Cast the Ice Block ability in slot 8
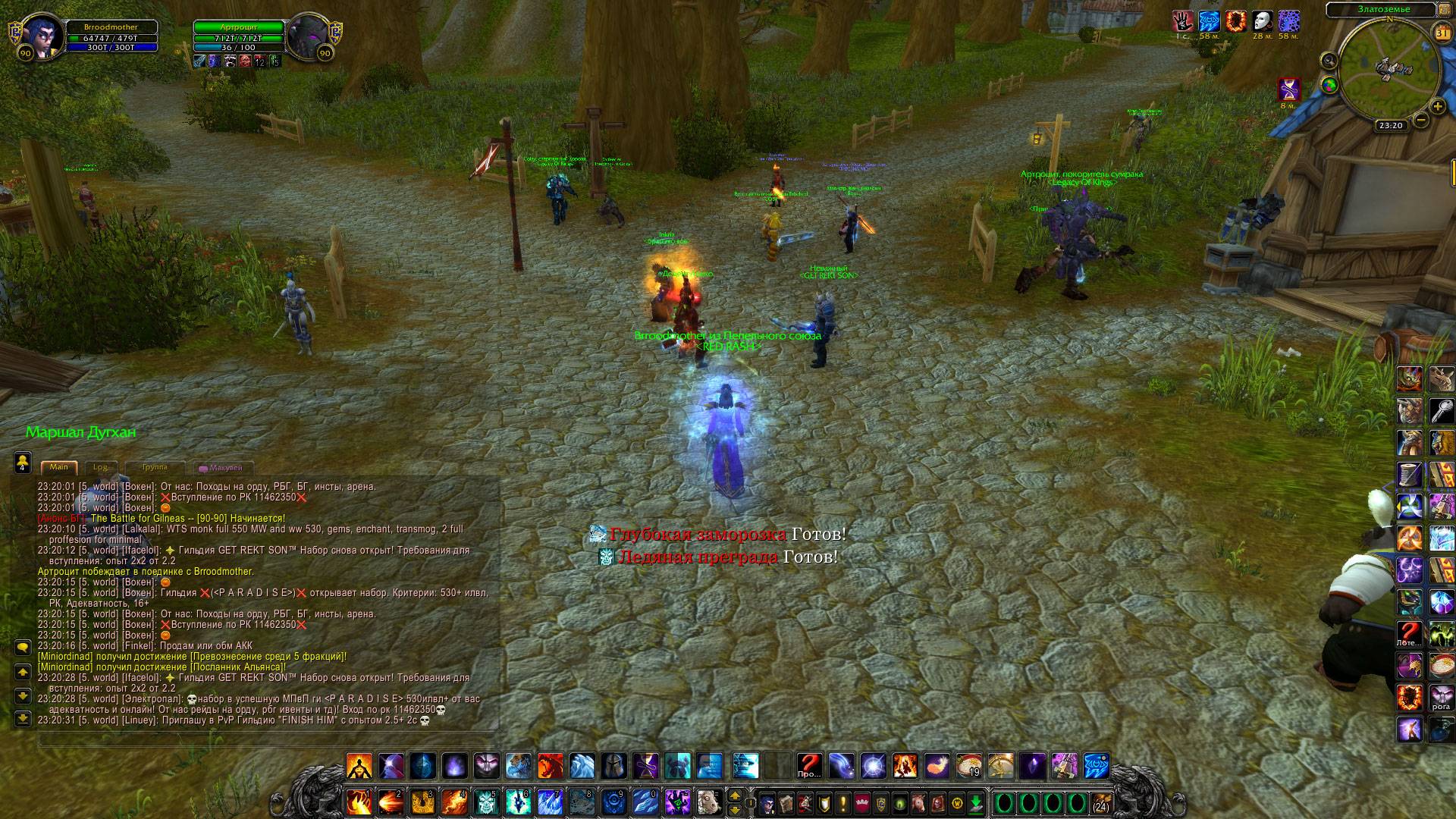This screenshot has width=1456, height=819. click(582, 801)
